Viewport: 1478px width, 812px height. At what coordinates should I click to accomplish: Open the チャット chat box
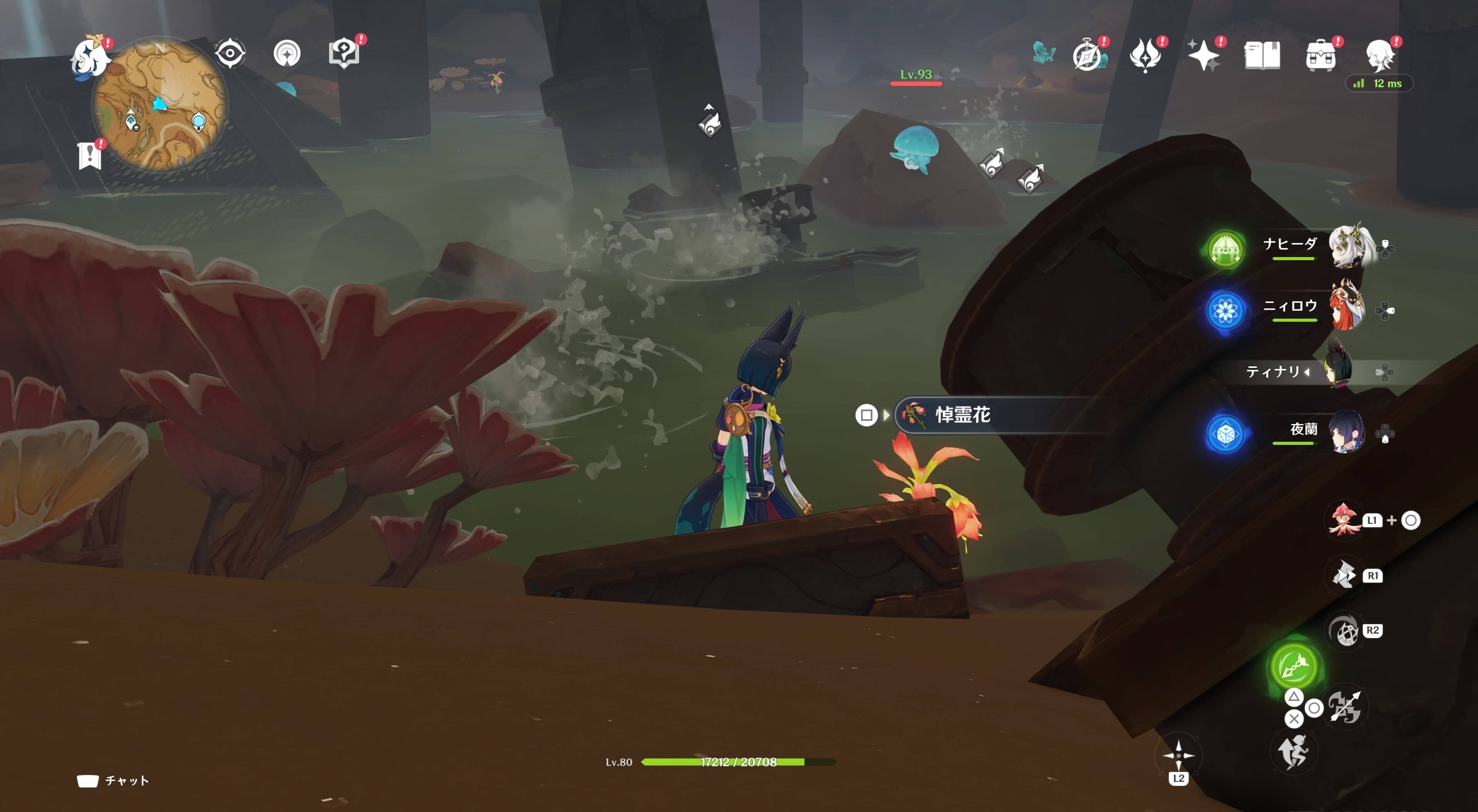tap(114, 780)
